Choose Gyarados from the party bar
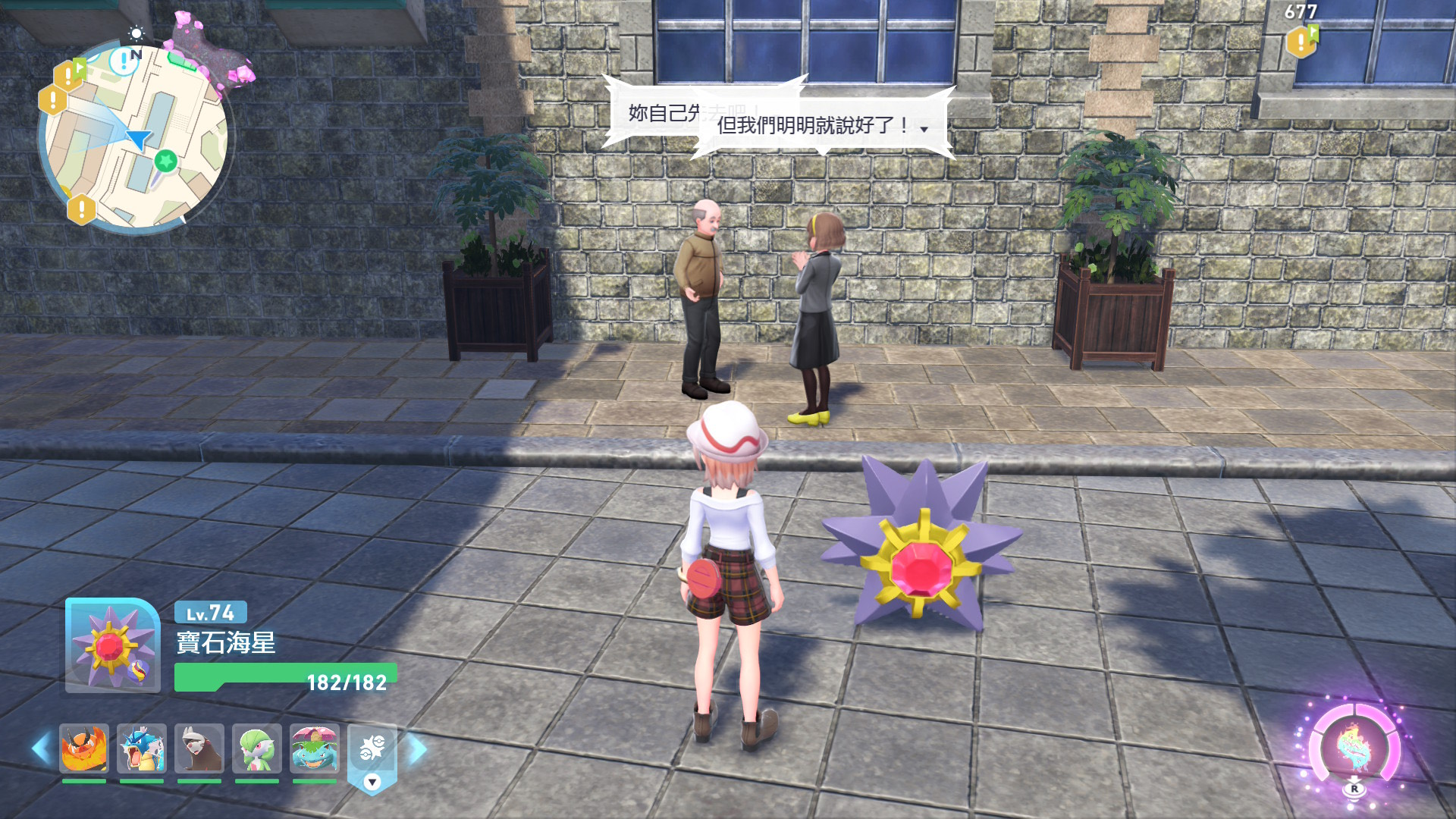Viewport: 1456px width, 819px height. 142,748
